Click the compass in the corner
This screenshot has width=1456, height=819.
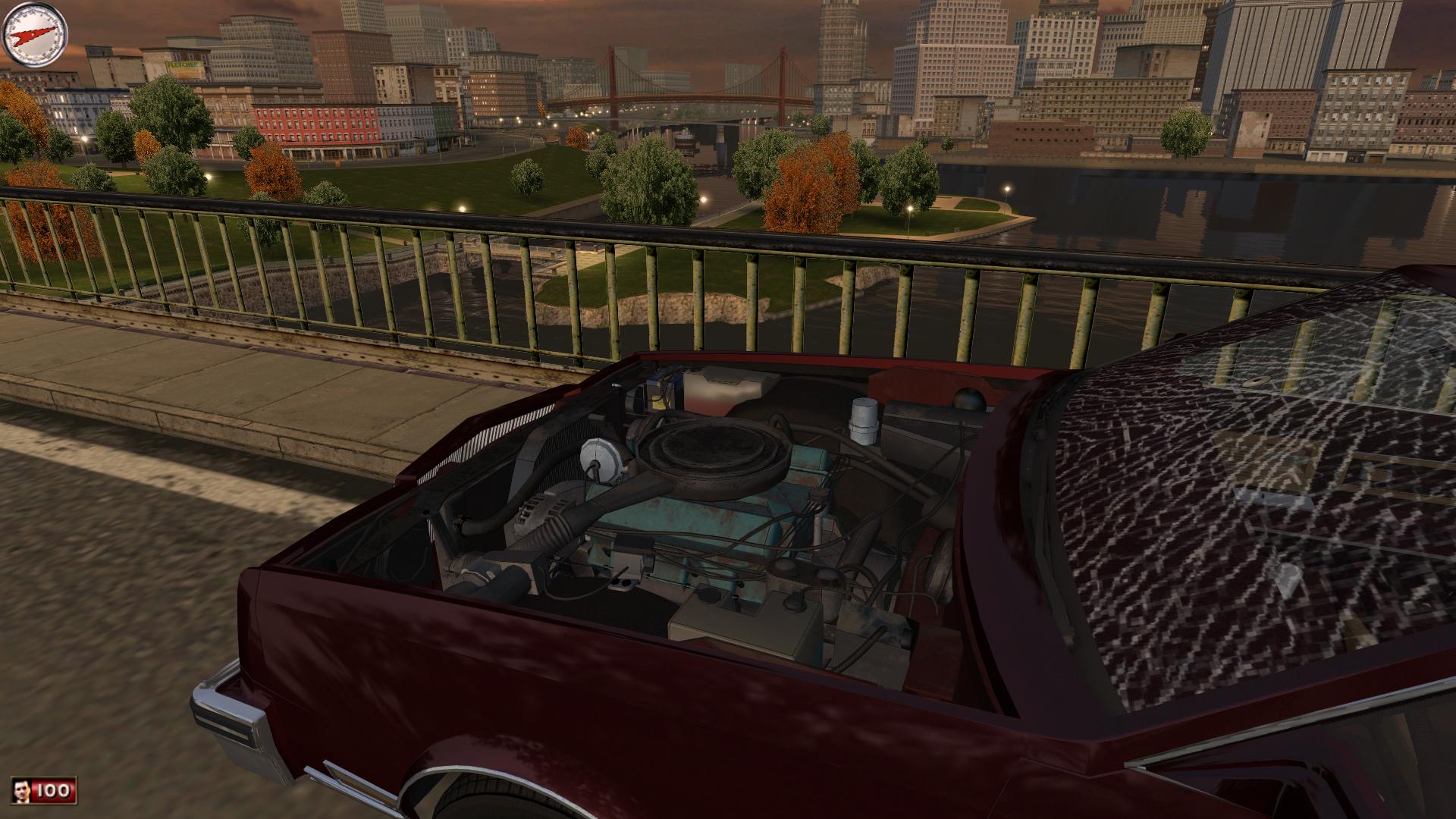[36, 35]
